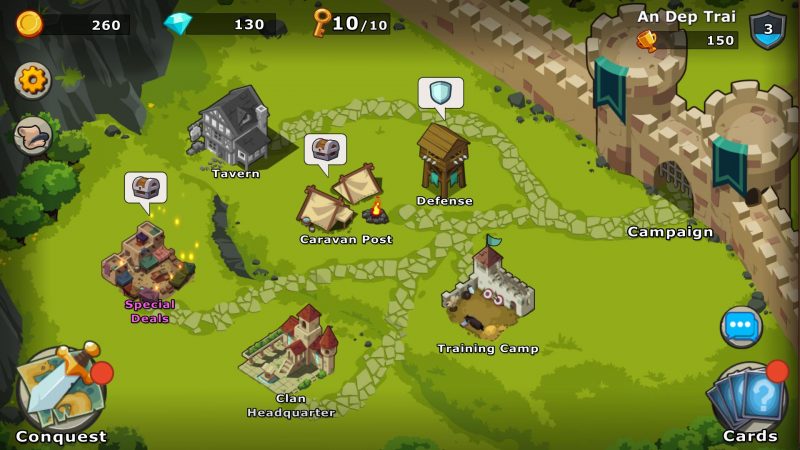This screenshot has height=450, width=800.
Task: Tap the chest bubble above Special Deals
Action: coord(146,187)
